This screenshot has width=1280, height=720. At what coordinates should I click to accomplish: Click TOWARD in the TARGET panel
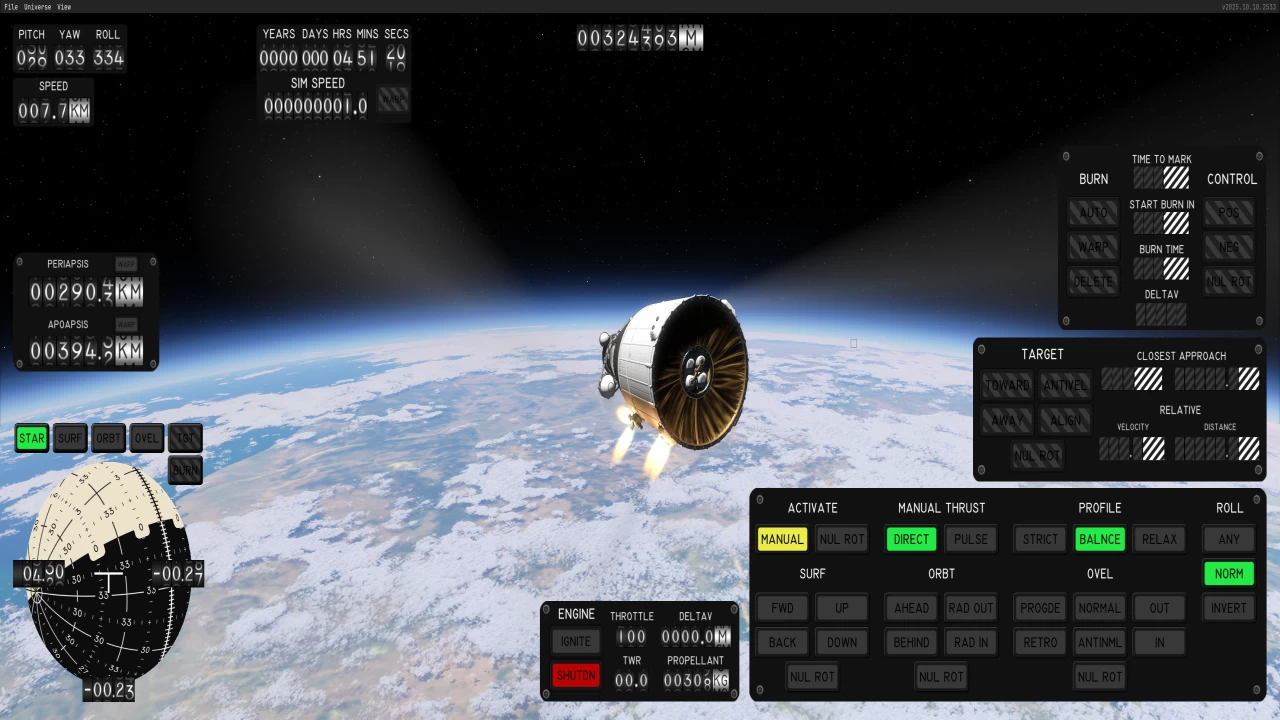pos(1007,385)
